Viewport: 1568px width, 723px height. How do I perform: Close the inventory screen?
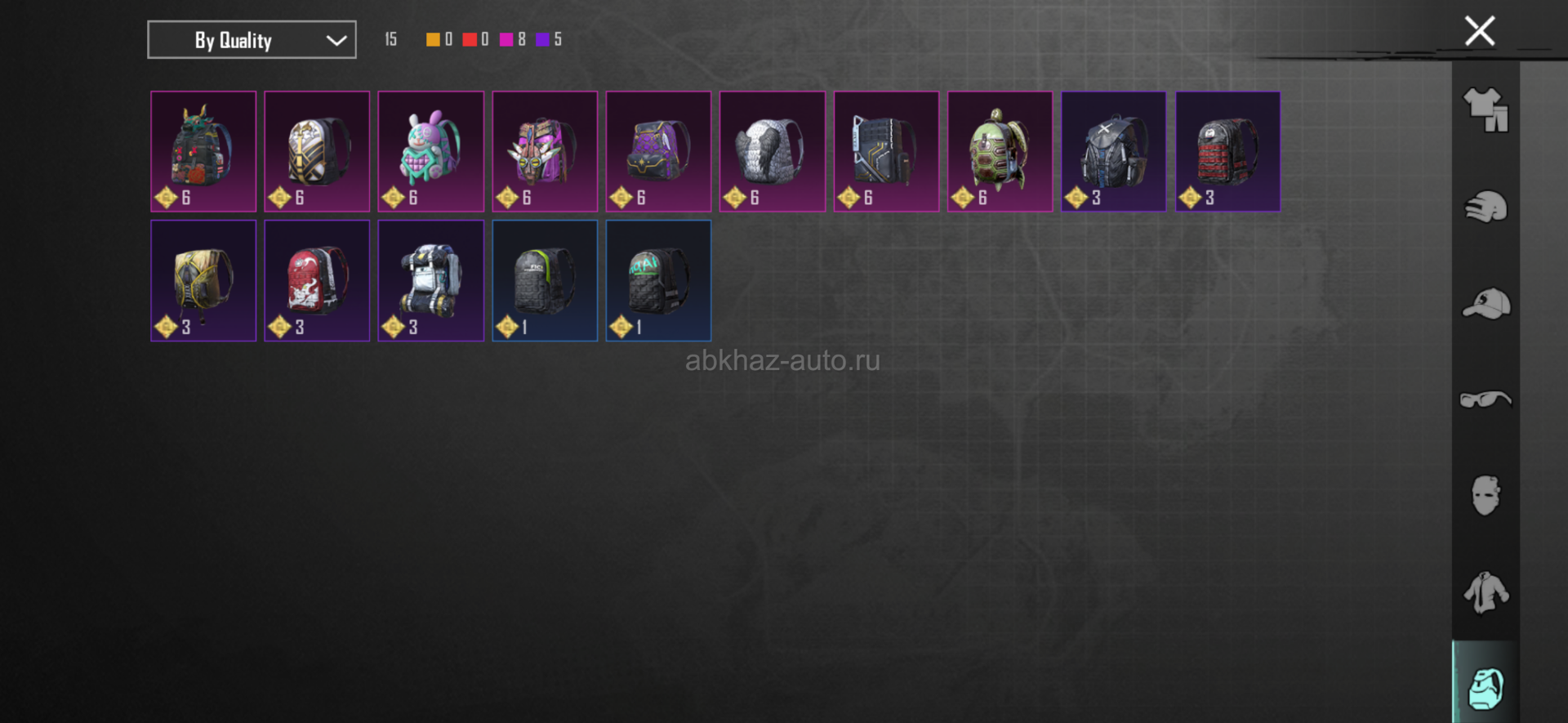[x=1479, y=32]
